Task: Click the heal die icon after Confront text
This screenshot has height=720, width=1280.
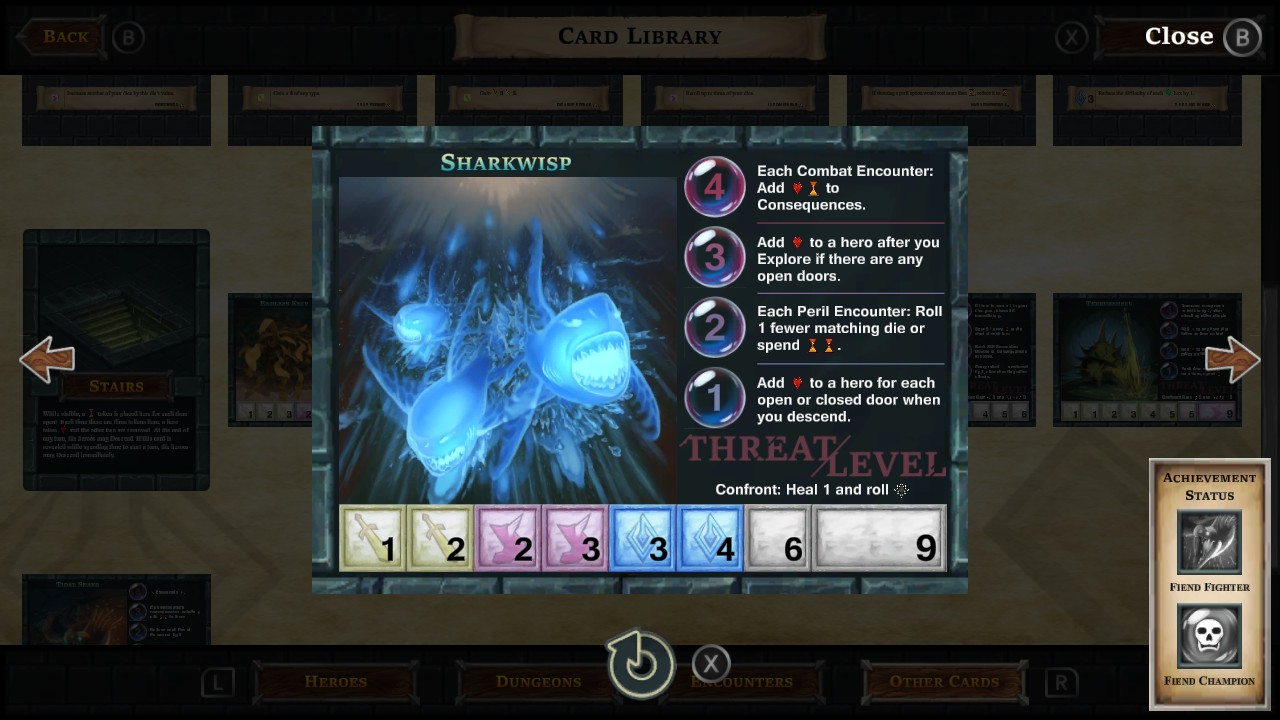Action: 902,490
